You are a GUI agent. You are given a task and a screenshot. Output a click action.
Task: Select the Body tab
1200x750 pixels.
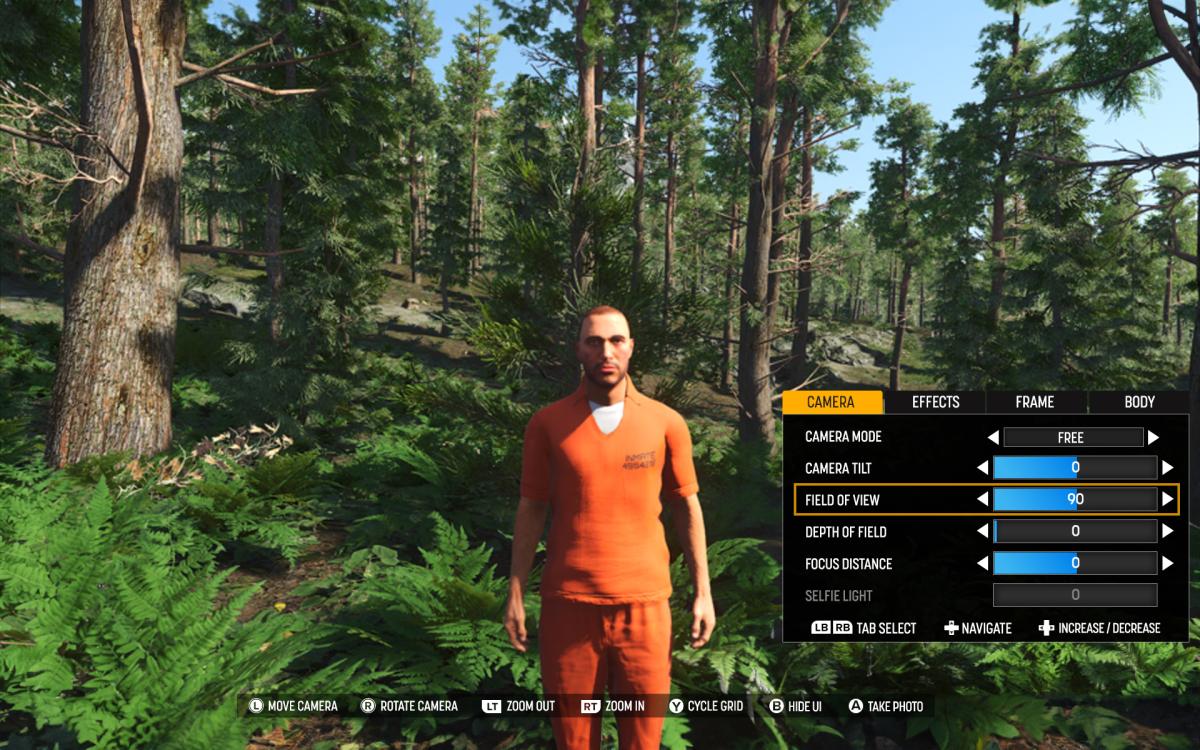click(1139, 402)
